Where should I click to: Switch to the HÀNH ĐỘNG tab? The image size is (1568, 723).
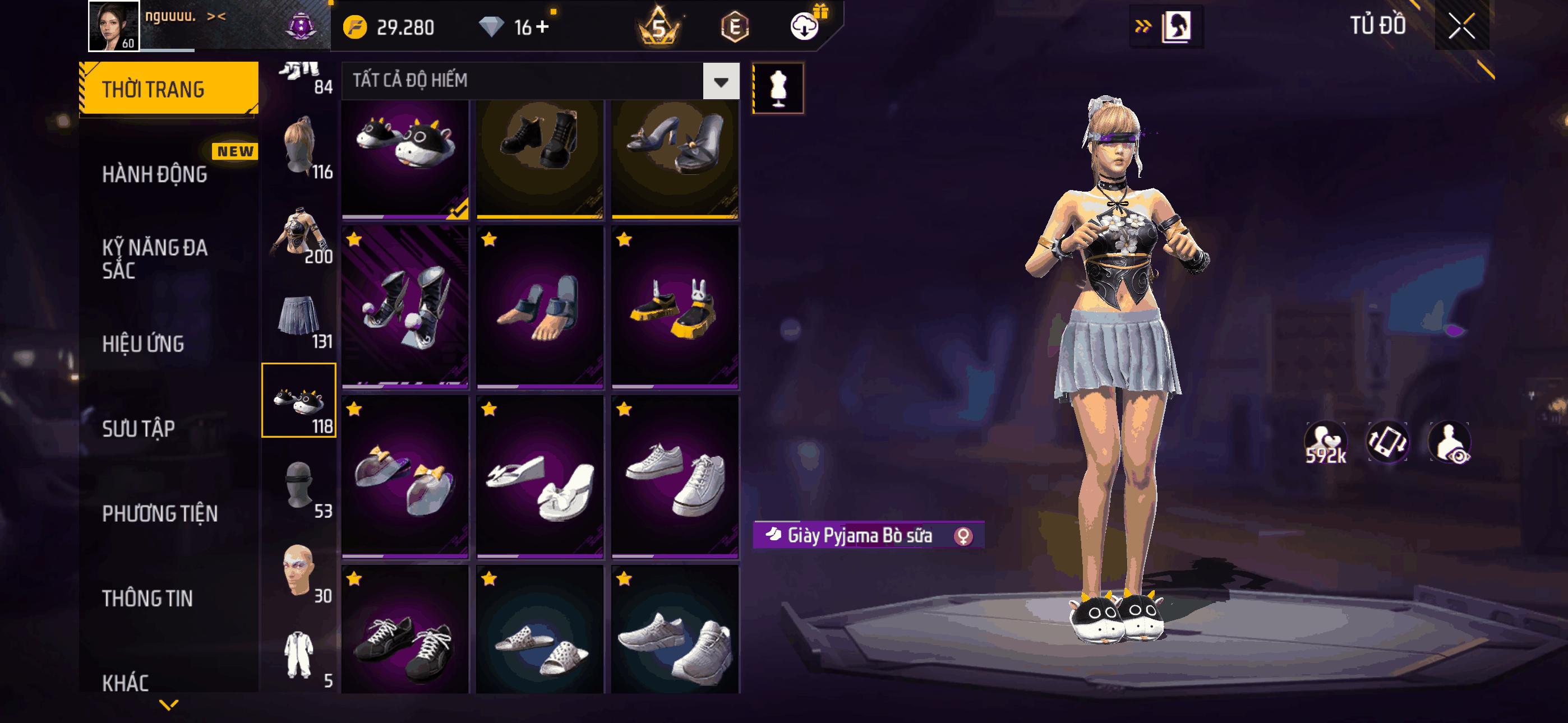pyautogui.click(x=155, y=175)
